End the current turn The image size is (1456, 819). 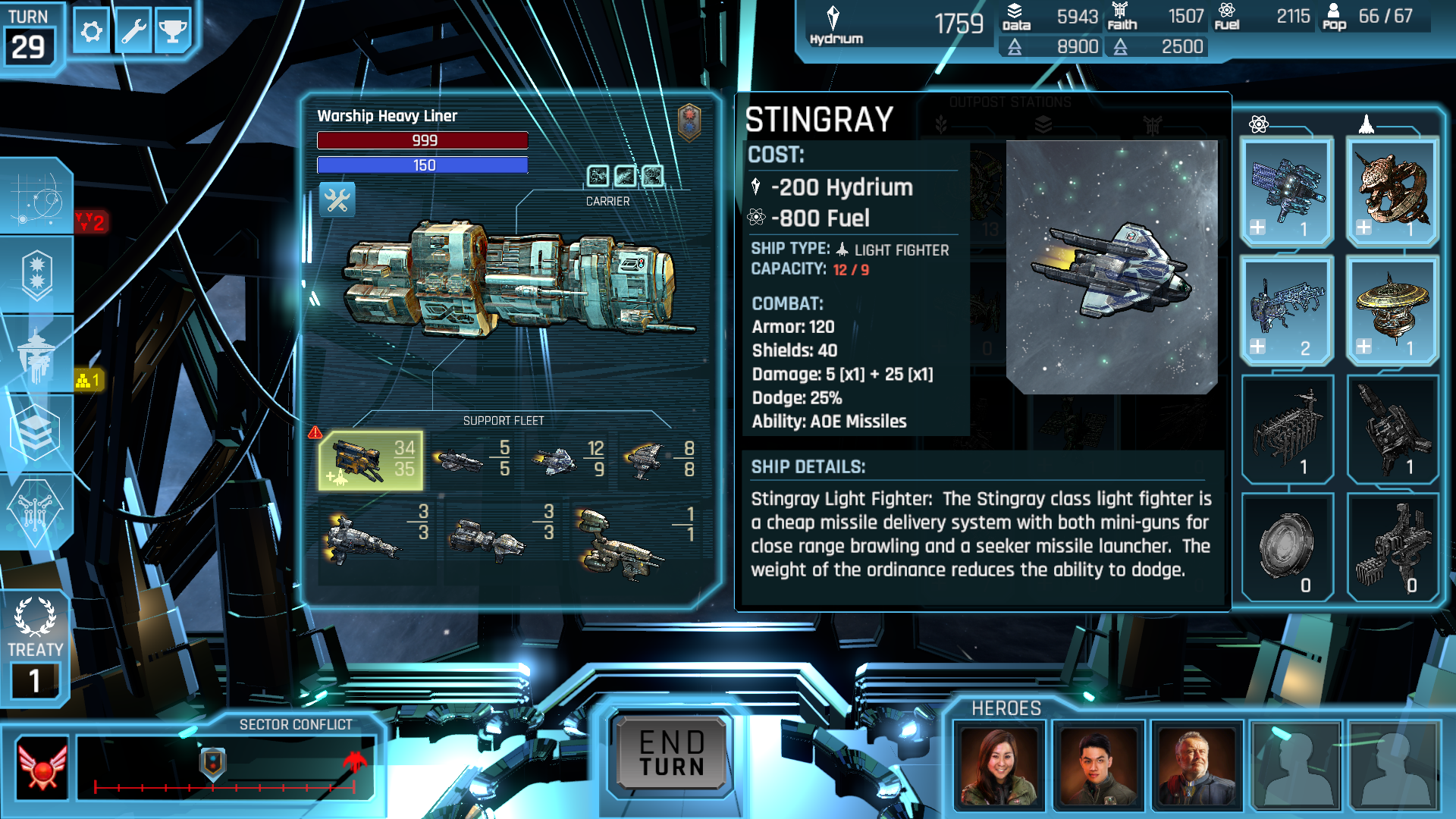671,754
